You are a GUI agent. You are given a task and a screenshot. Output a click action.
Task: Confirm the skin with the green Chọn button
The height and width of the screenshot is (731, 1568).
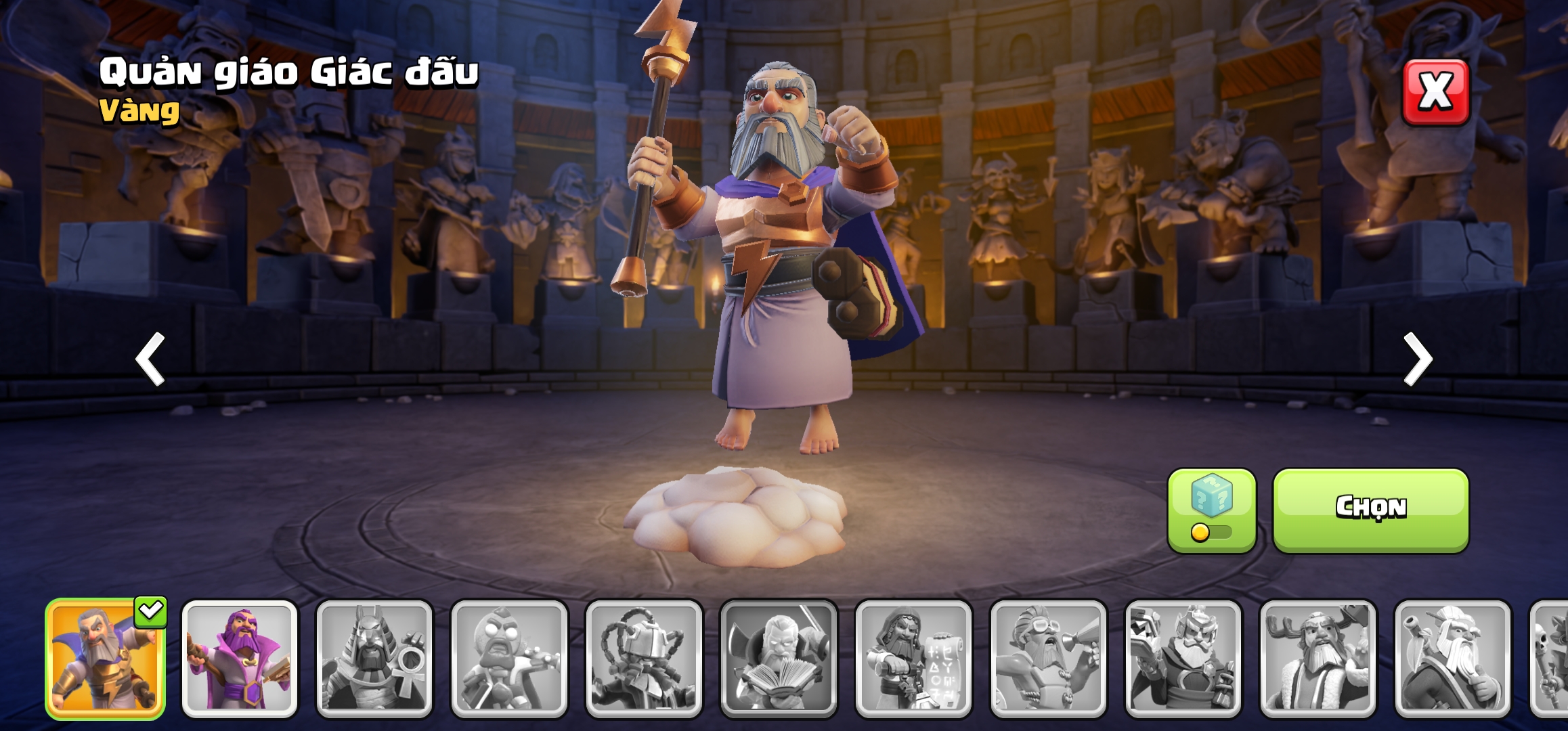coord(1370,509)
